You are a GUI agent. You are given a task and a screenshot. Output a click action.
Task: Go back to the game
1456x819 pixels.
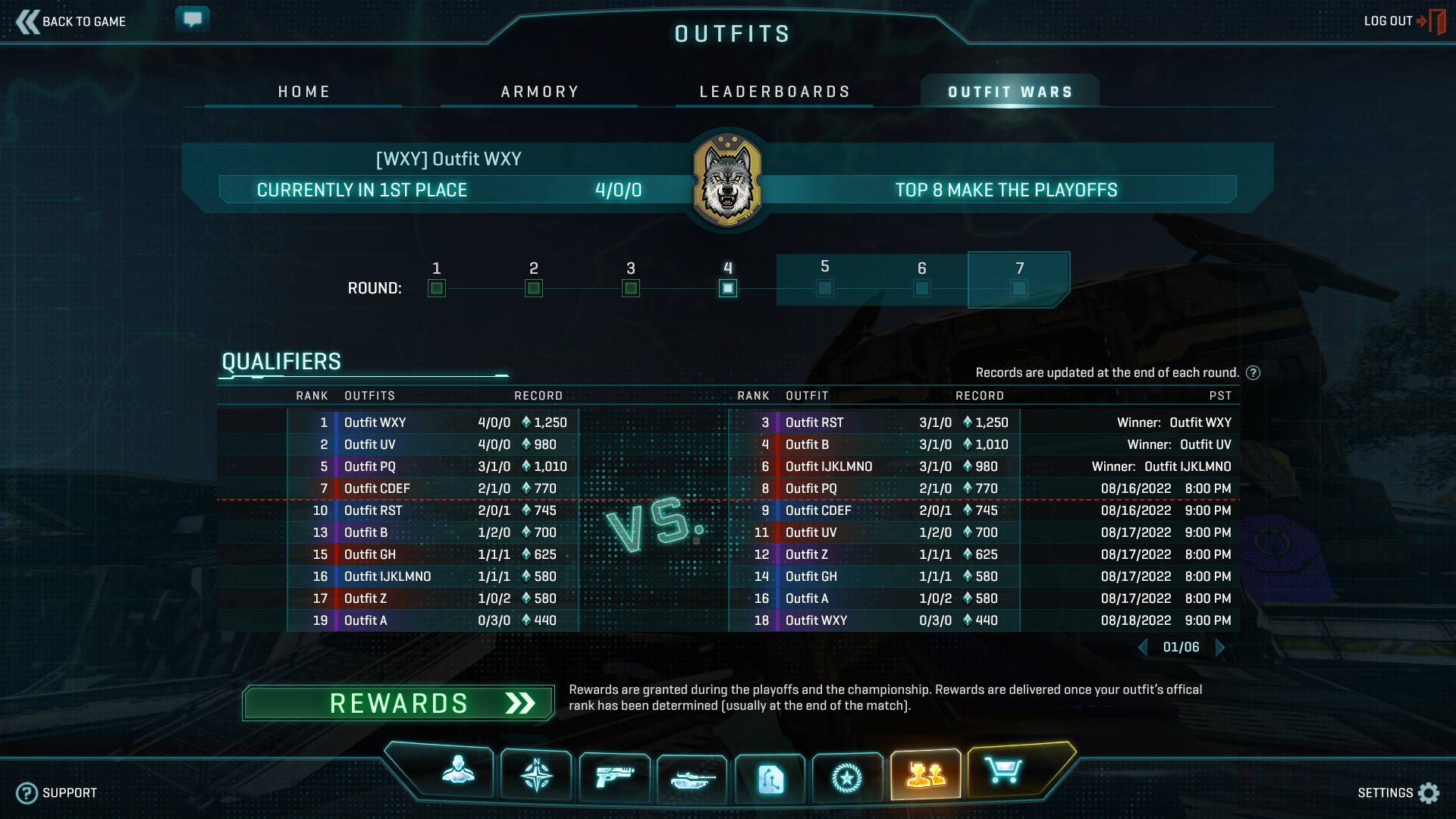pyautogui.click(x=71, y=21)
